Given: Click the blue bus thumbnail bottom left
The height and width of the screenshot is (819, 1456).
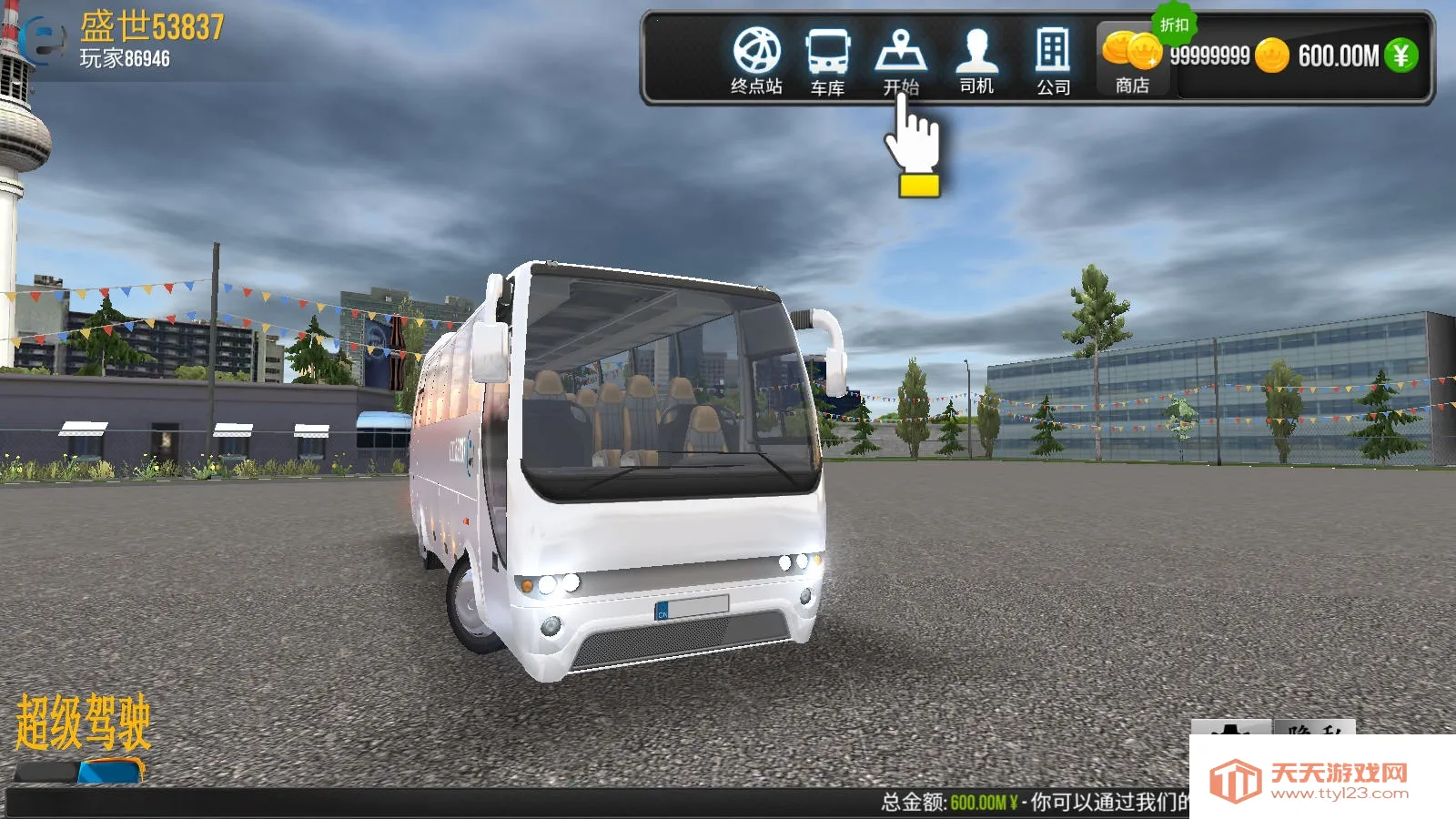Looking at the screenshot, I should (107, 772).
